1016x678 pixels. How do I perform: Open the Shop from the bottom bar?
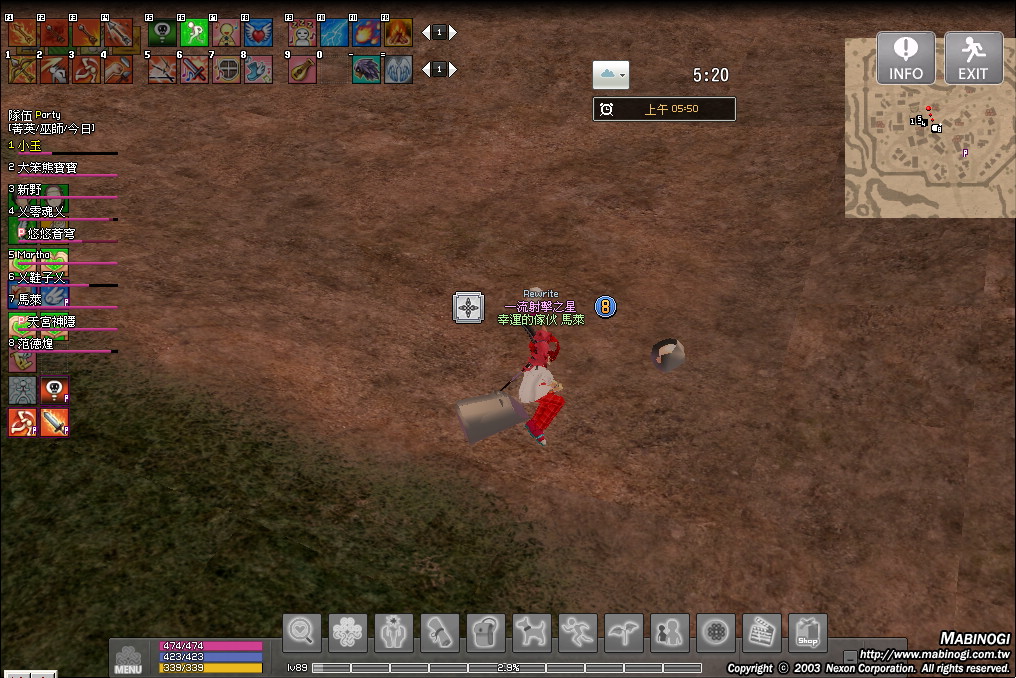point(808,632)
